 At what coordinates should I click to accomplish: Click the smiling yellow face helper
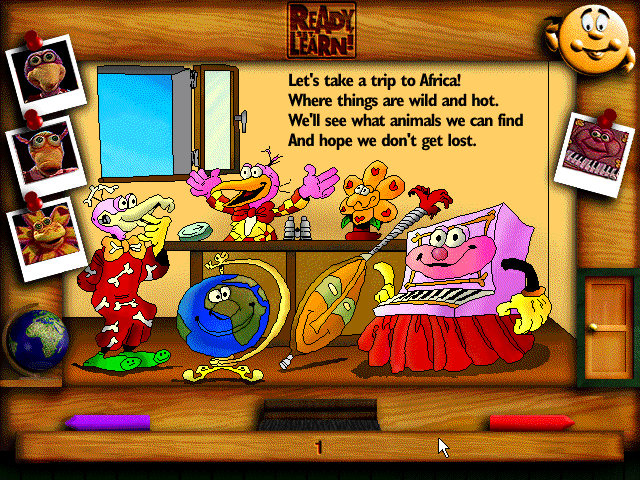[x=588, y=40]
